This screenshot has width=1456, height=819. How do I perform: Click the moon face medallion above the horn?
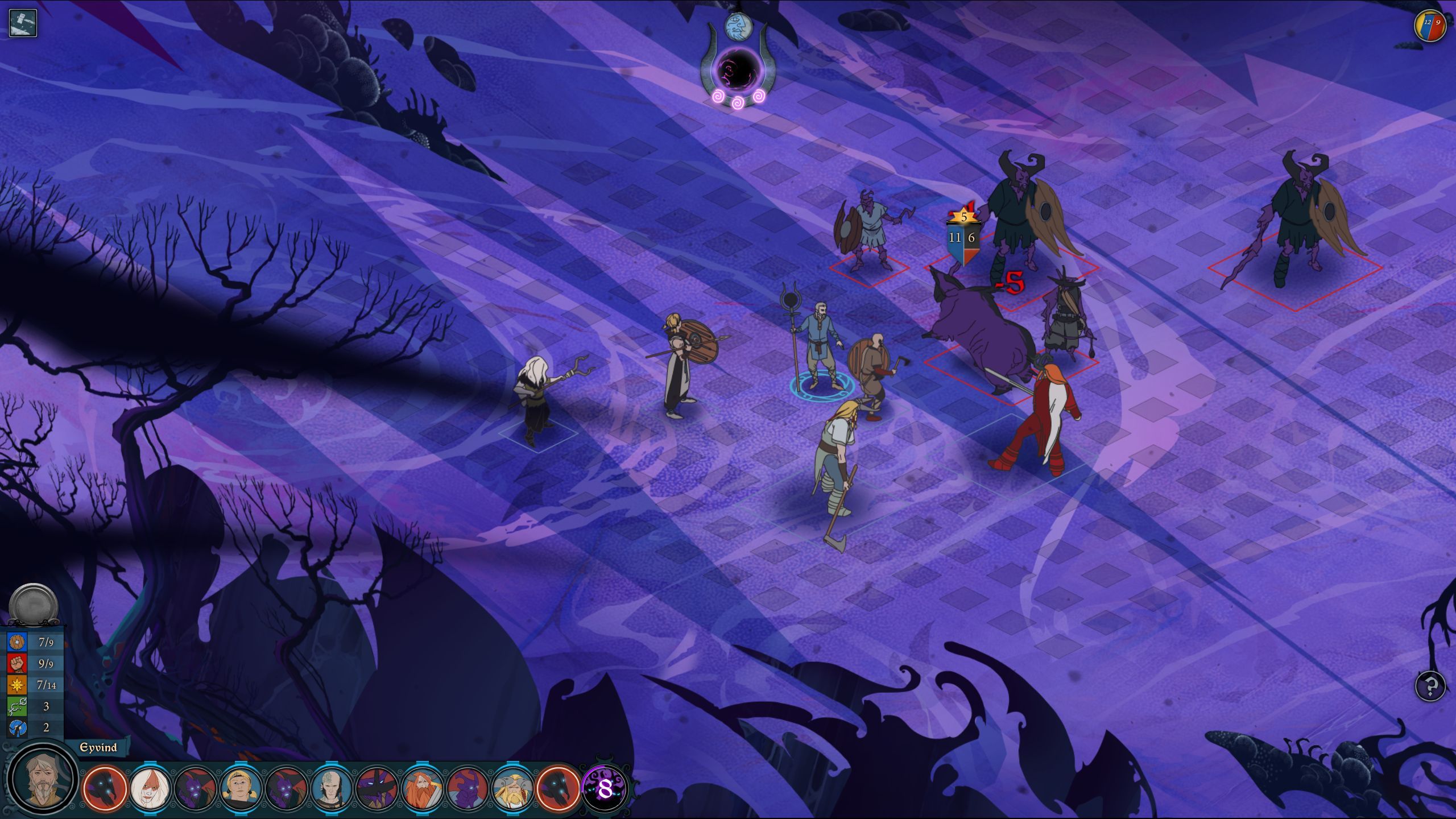tap(738, 27)
